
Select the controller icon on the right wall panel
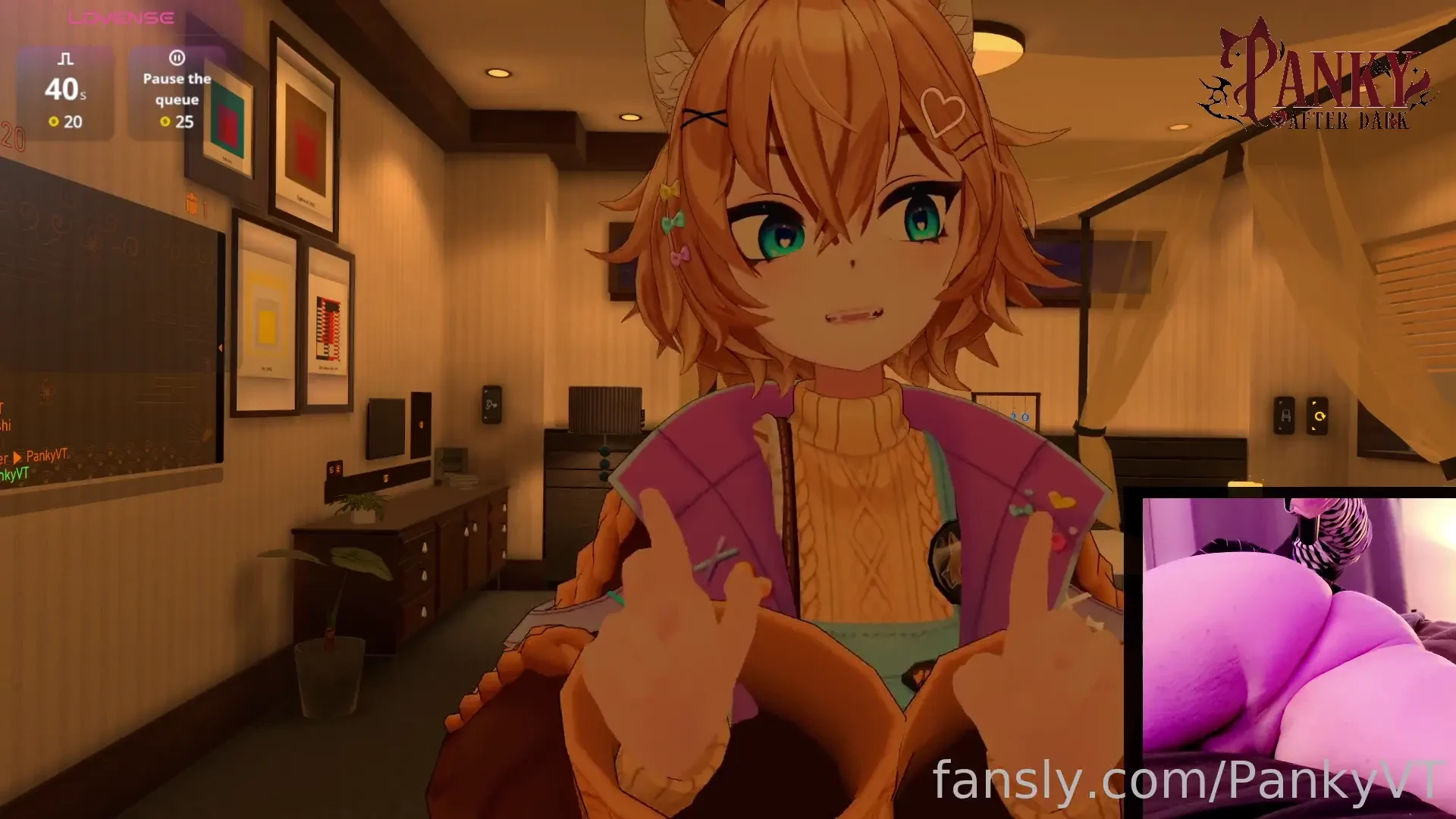1285,416
